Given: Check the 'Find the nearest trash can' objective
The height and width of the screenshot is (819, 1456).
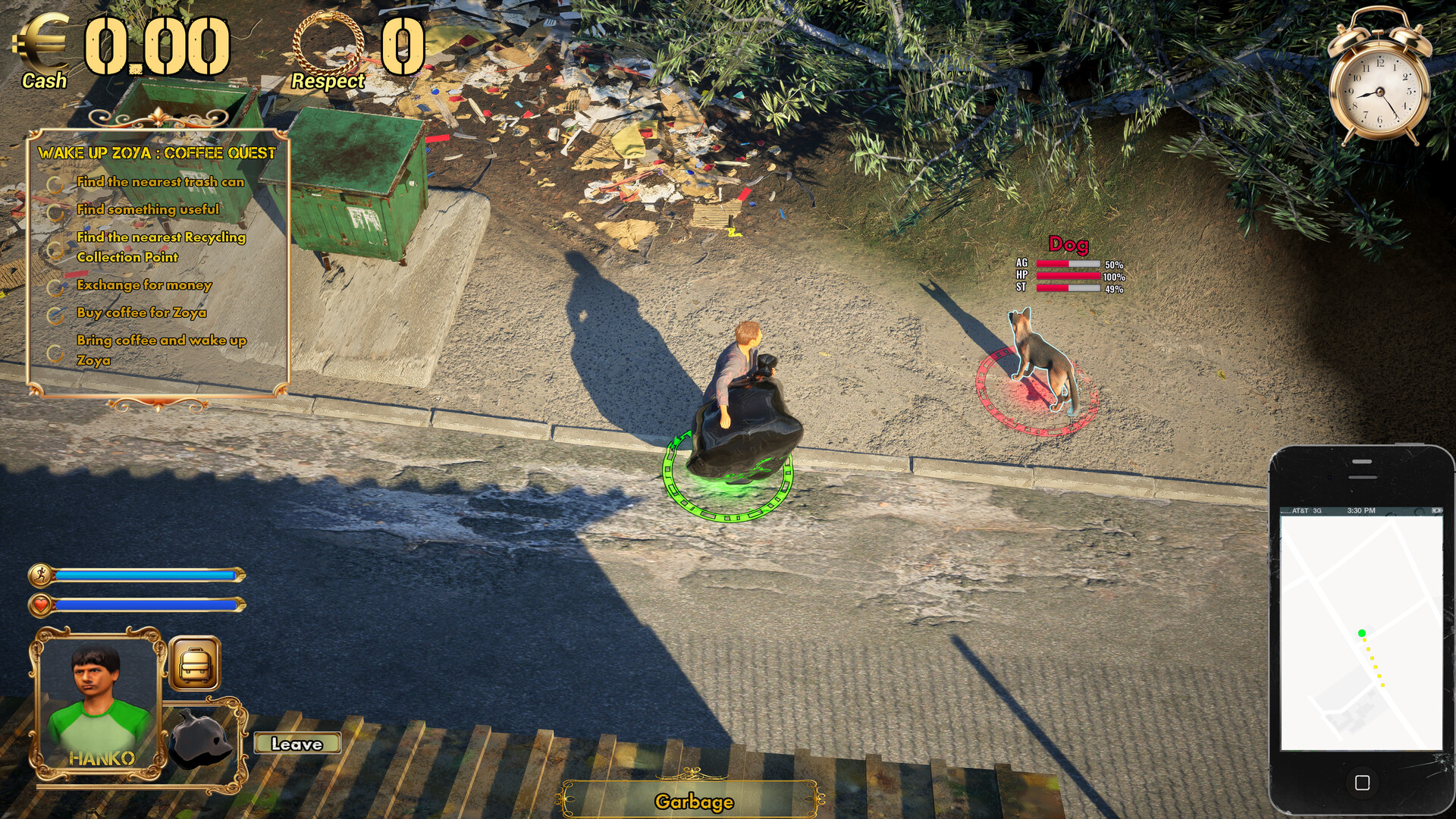Looking at the screenshot, I should tap(55, 182).
